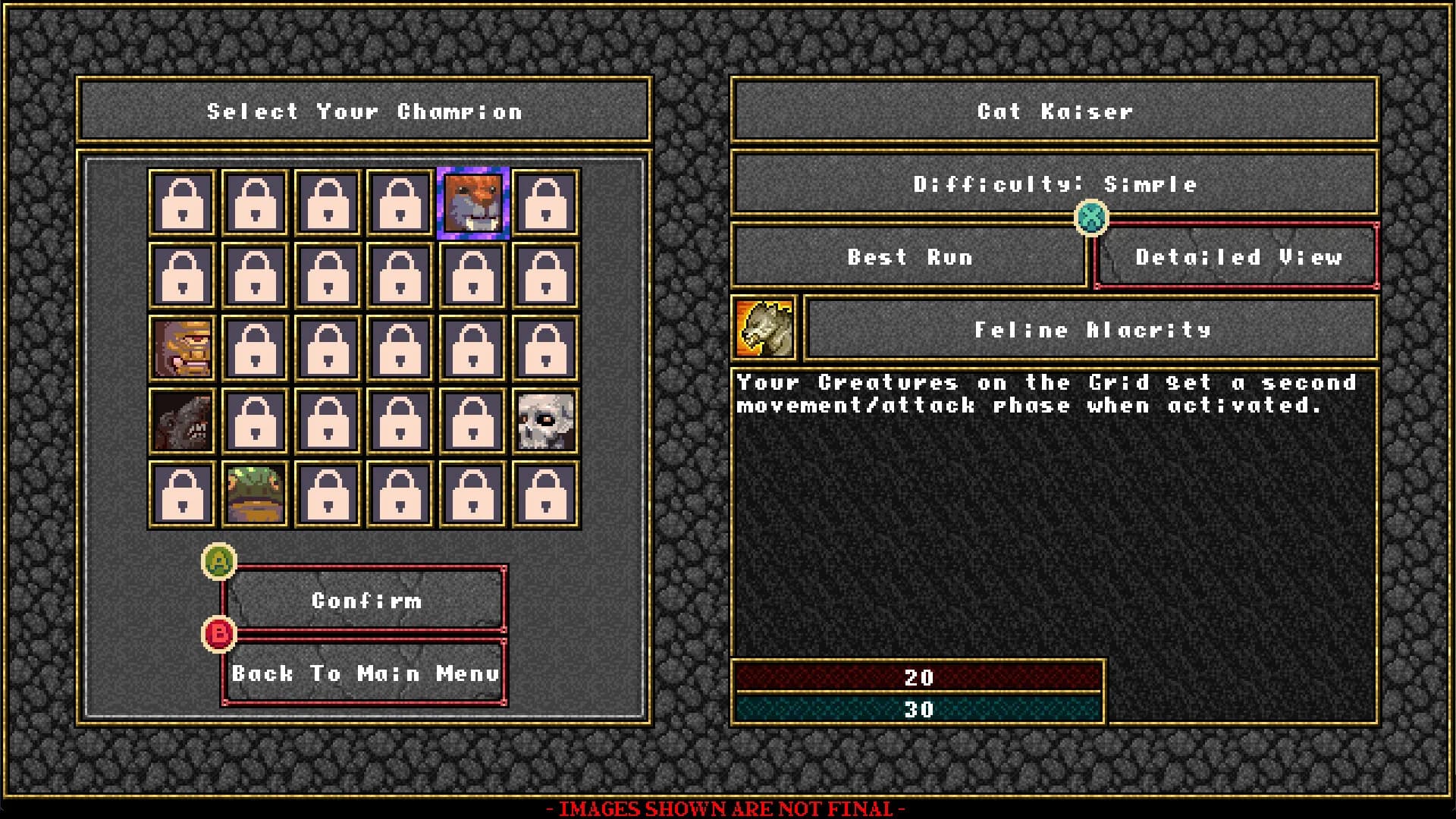This screenshot has width=1456, height=819.
Task: Confirm the selected champion
Action: coord(366,600)
